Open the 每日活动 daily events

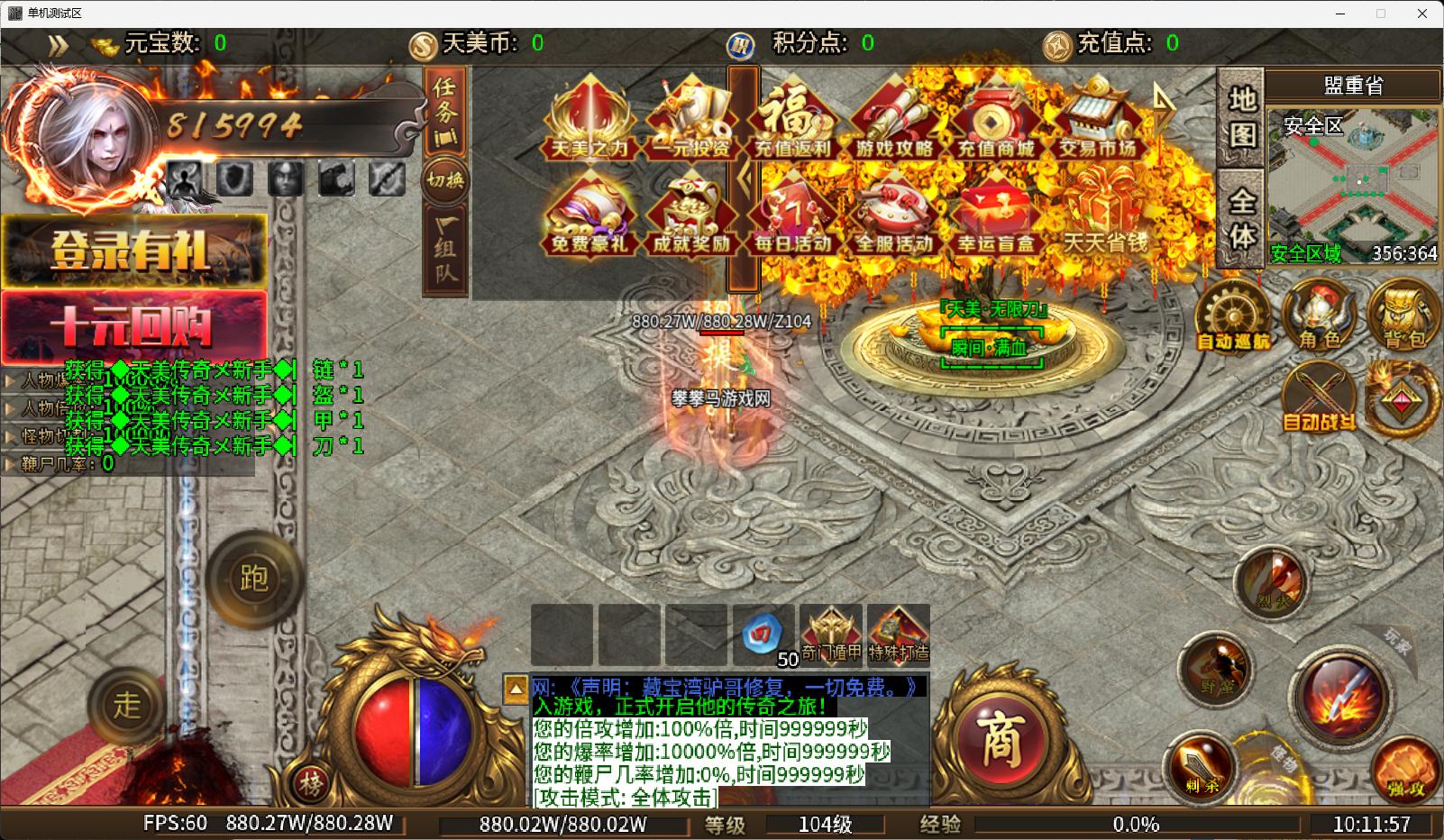pos(792,216)
